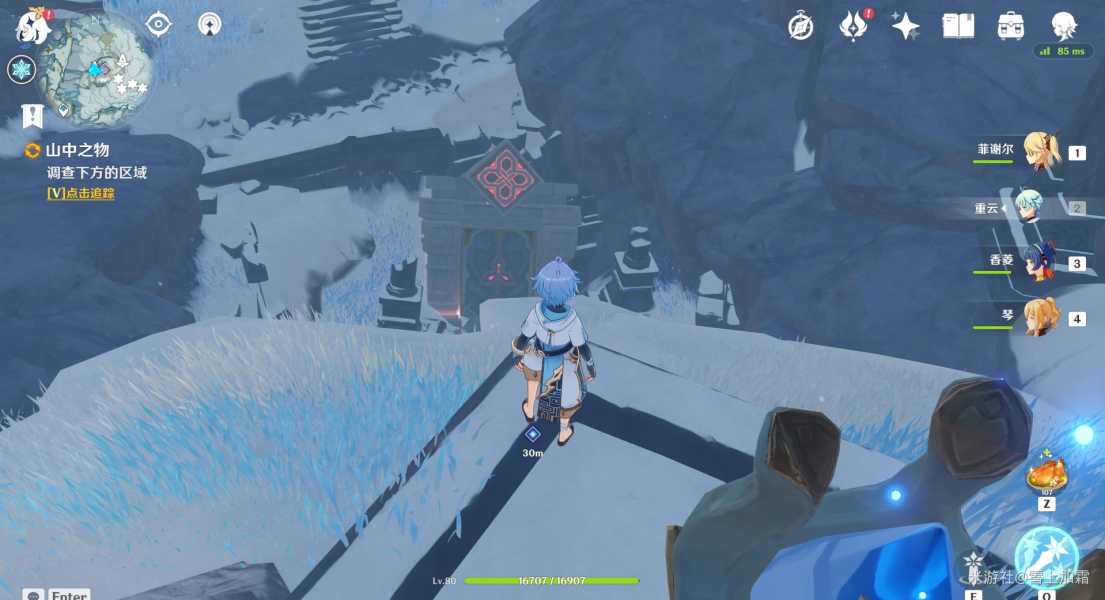
Task: Open the compass events icon
Action: (800, 27)
